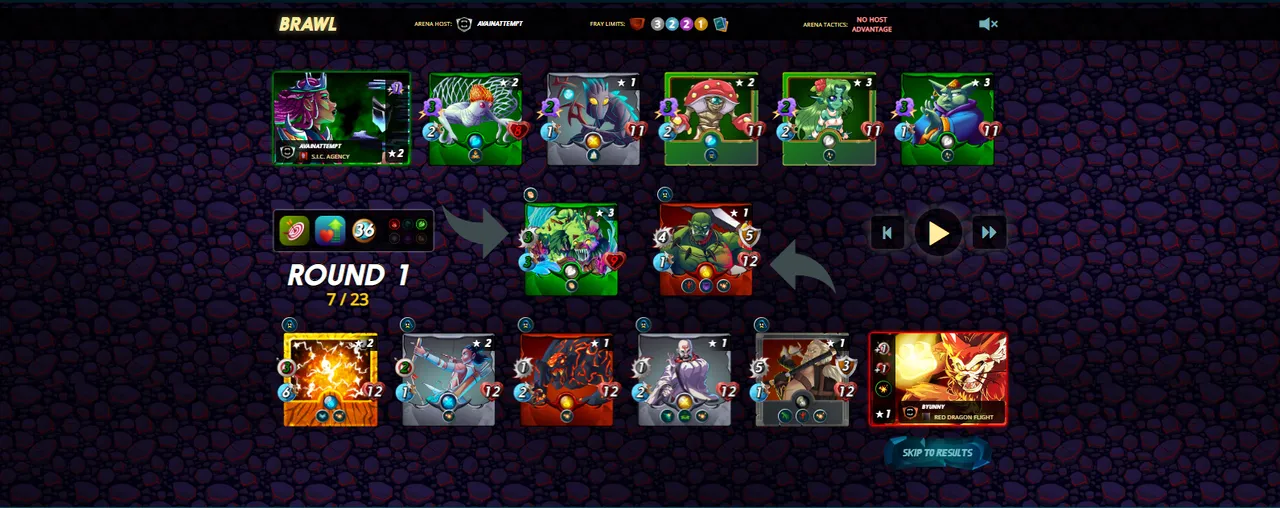The width and height of the screenshot is (1280, 508).
Task: Toggle the muted sound speaker icon
Action: [x=988, y=24]
